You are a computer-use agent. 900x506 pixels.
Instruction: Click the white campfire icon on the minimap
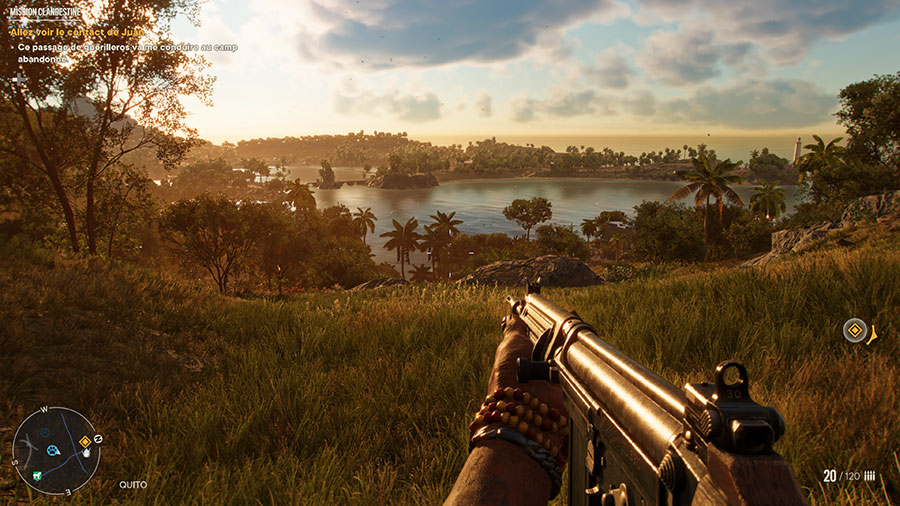pyautogui.click(x=87, y=453)
